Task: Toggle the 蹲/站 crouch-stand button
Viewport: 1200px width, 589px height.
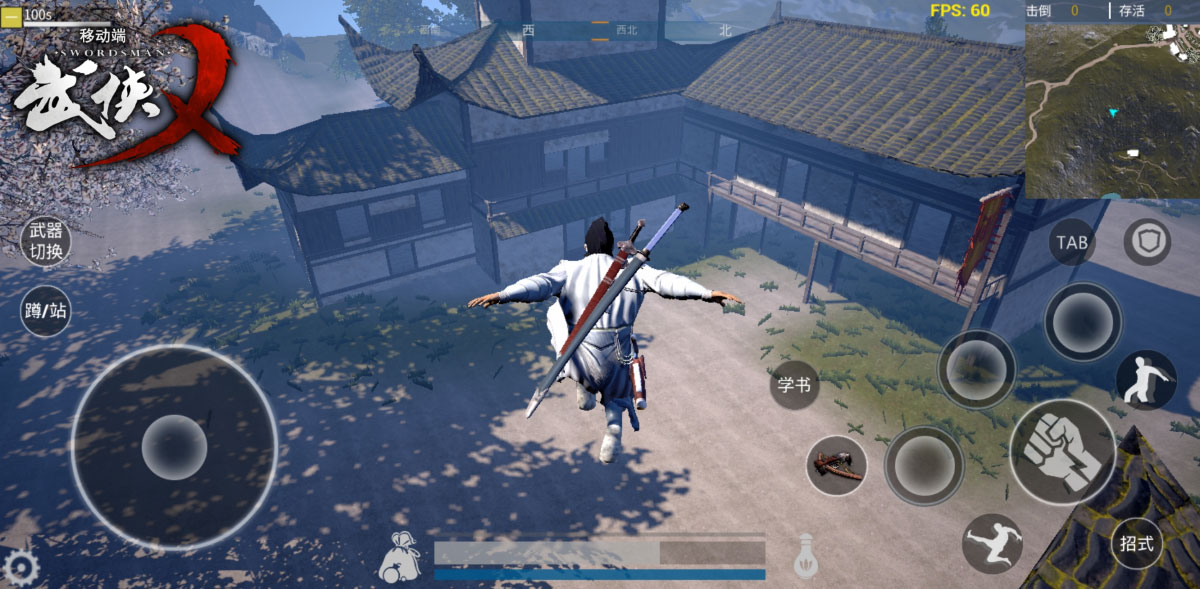Action: (x=46, y=311)
